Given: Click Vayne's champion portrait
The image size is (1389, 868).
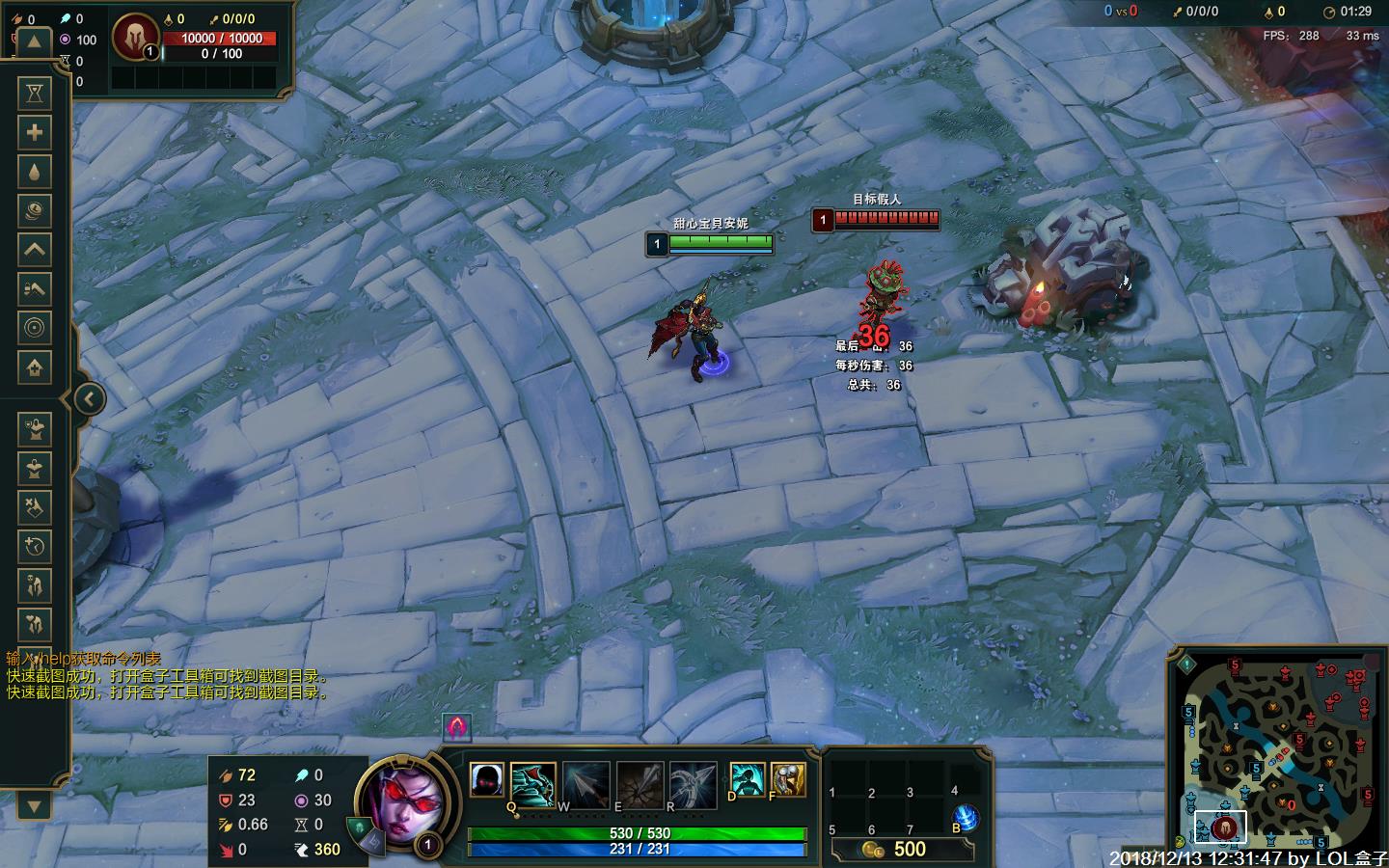Looking at the screenshot, I should (400, 800).
